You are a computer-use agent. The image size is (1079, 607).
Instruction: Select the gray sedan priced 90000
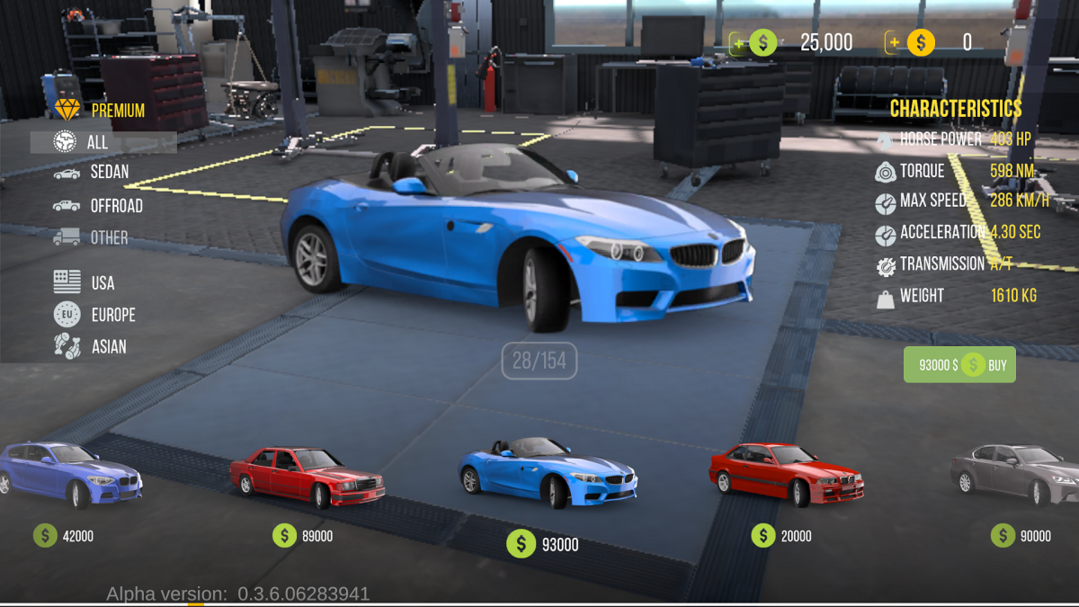(1015, 473)
